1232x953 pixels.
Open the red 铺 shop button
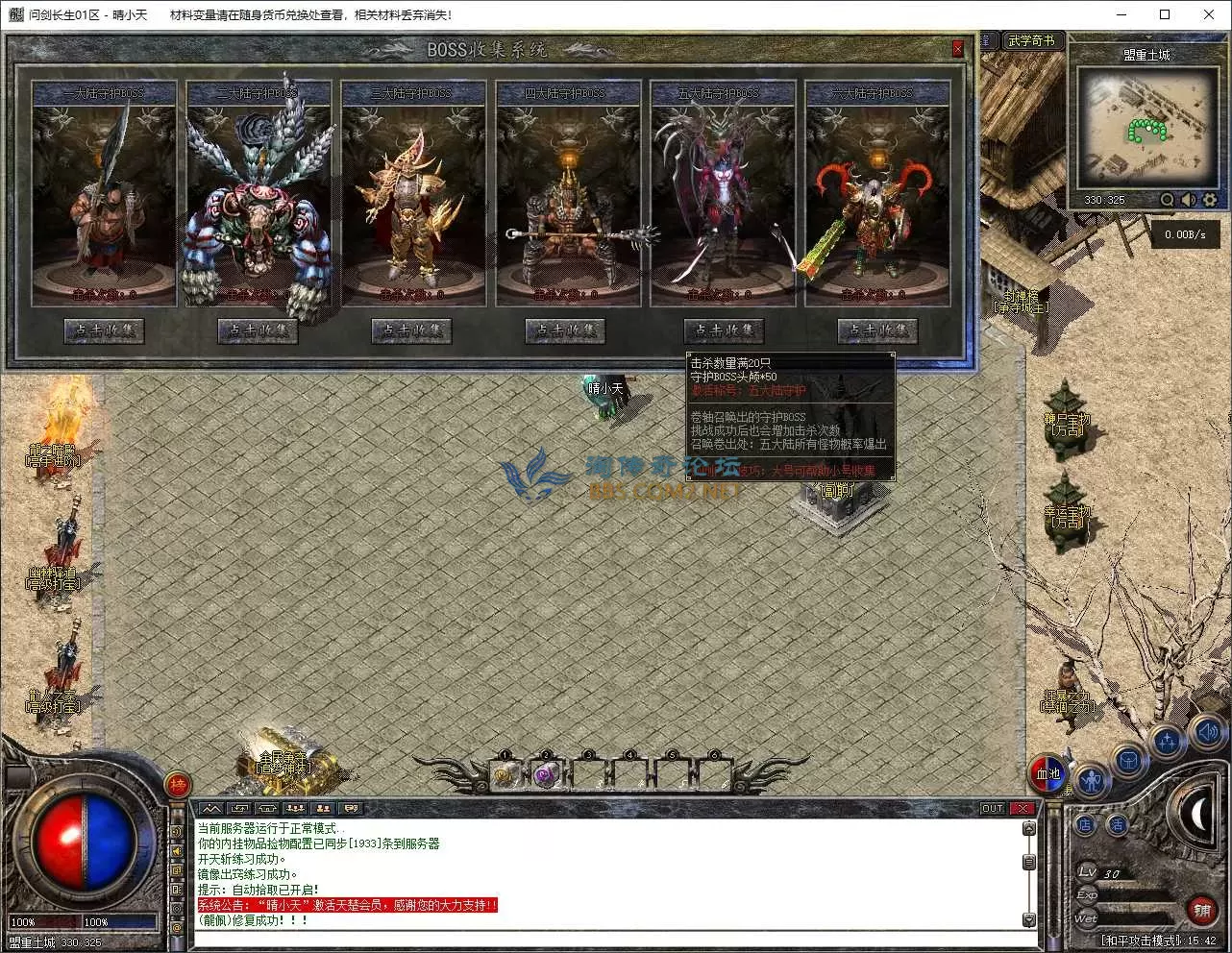[1200, 909]
